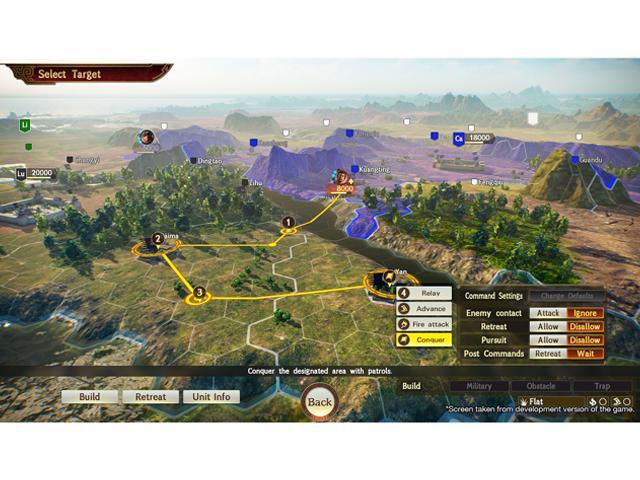Choose the Advance command

425,309
